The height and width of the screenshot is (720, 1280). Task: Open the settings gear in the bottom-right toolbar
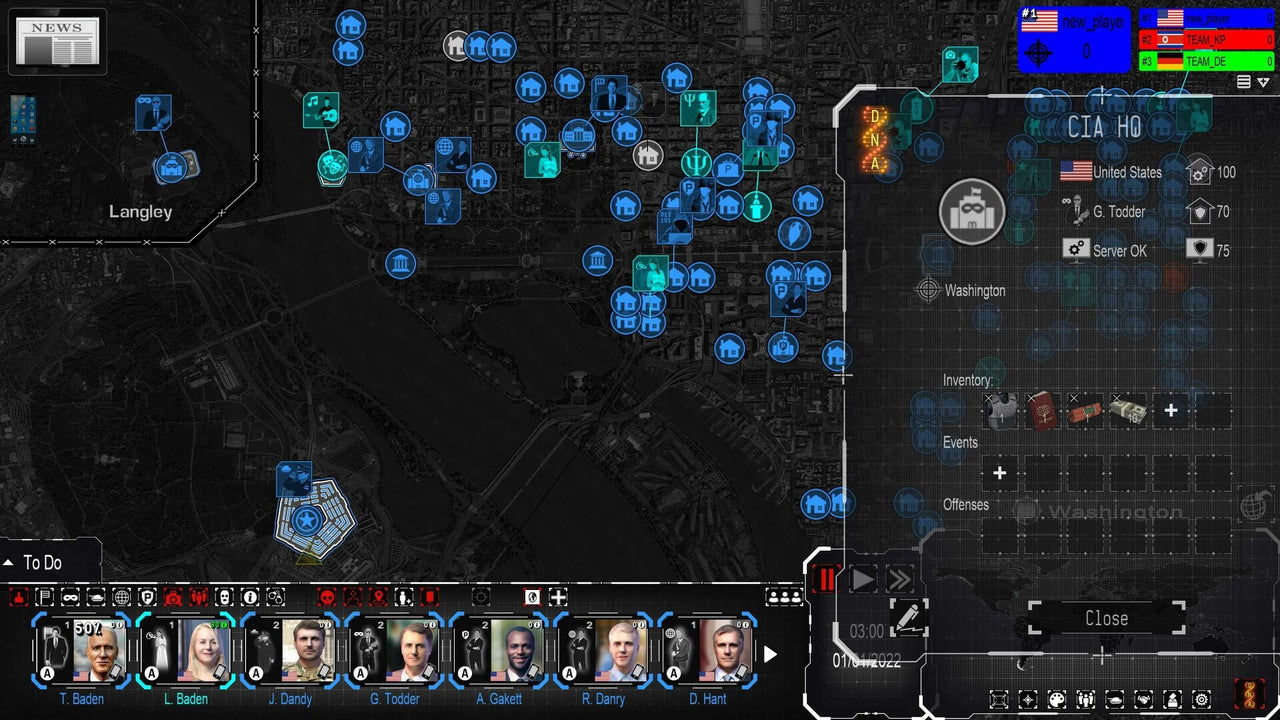pos(1201,700)
